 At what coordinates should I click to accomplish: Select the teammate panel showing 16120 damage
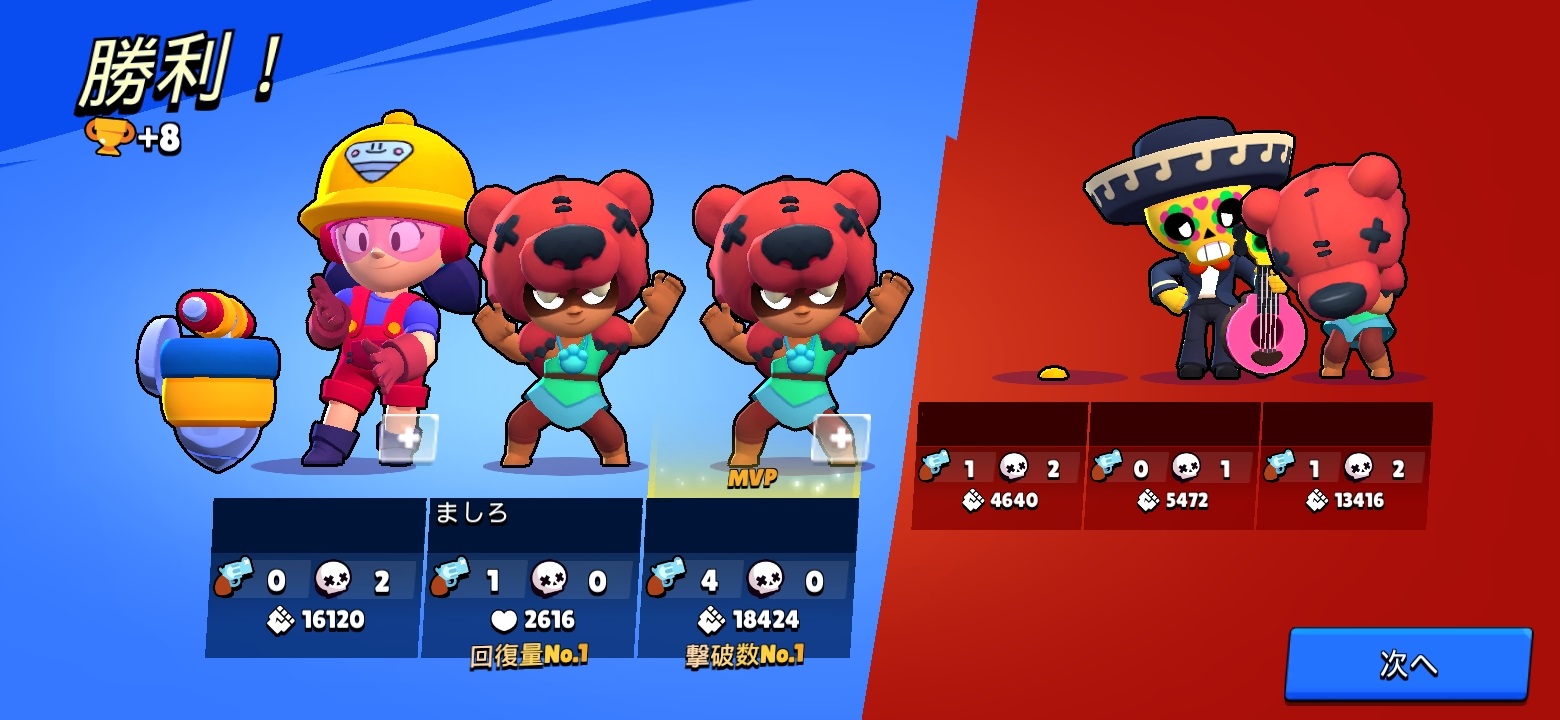tap(316, 577)
